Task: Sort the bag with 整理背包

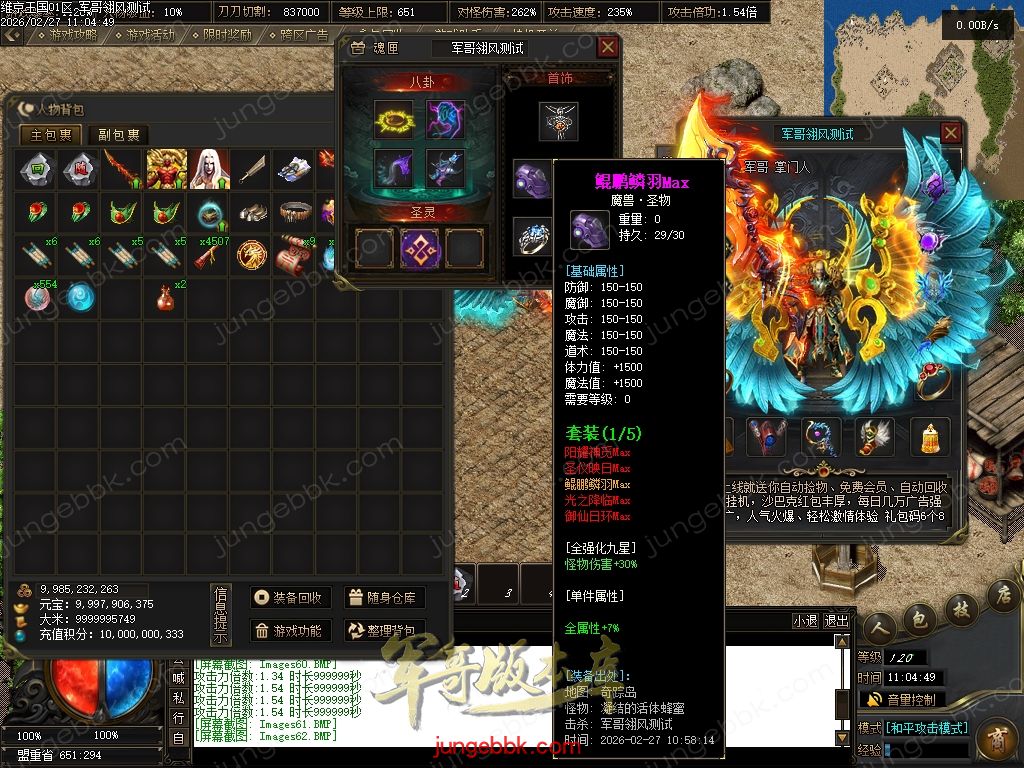Action: pos(384,630)
